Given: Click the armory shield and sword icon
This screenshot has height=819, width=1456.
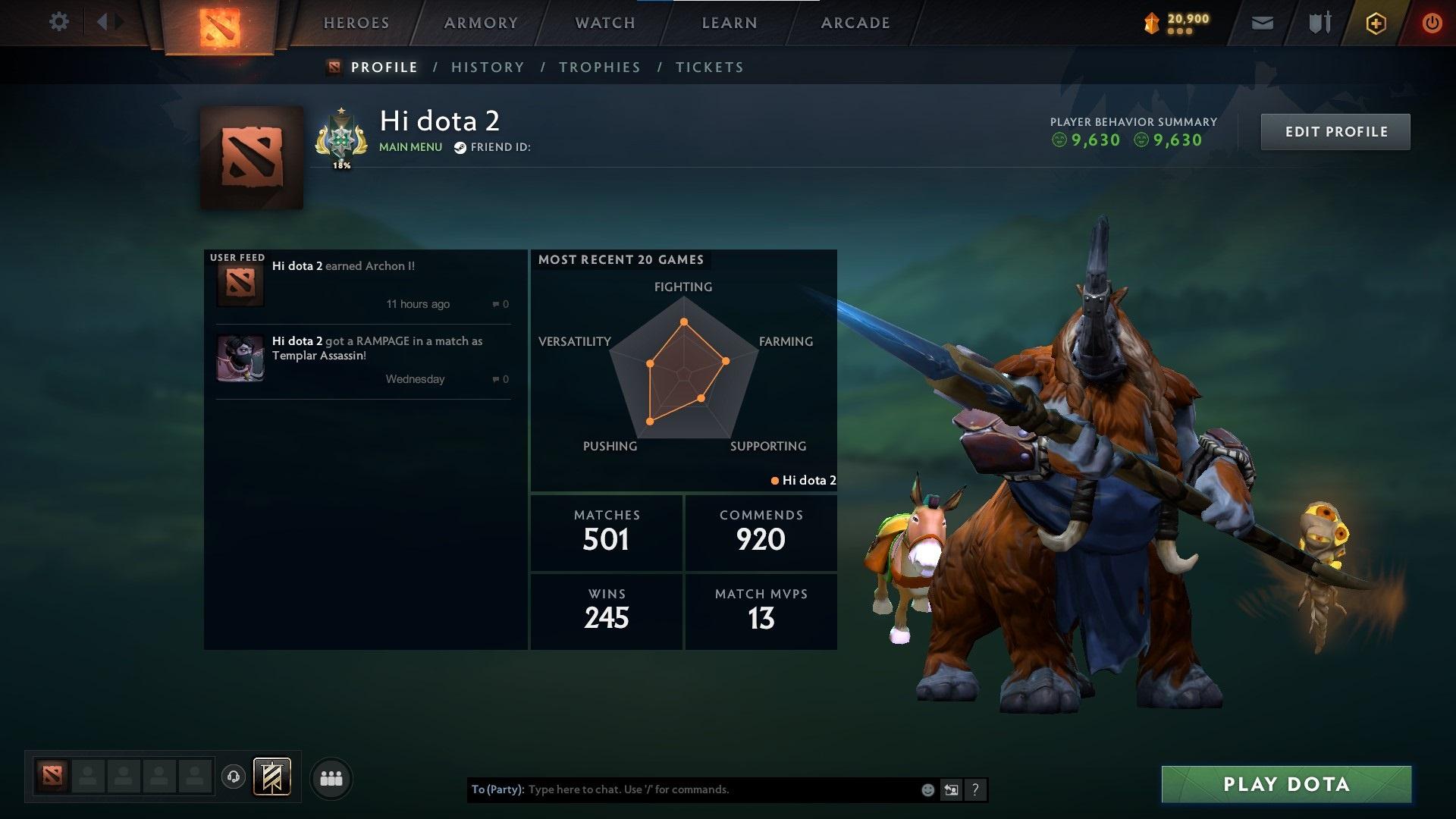Looking at the screenshot, I should coord(1318,22).
